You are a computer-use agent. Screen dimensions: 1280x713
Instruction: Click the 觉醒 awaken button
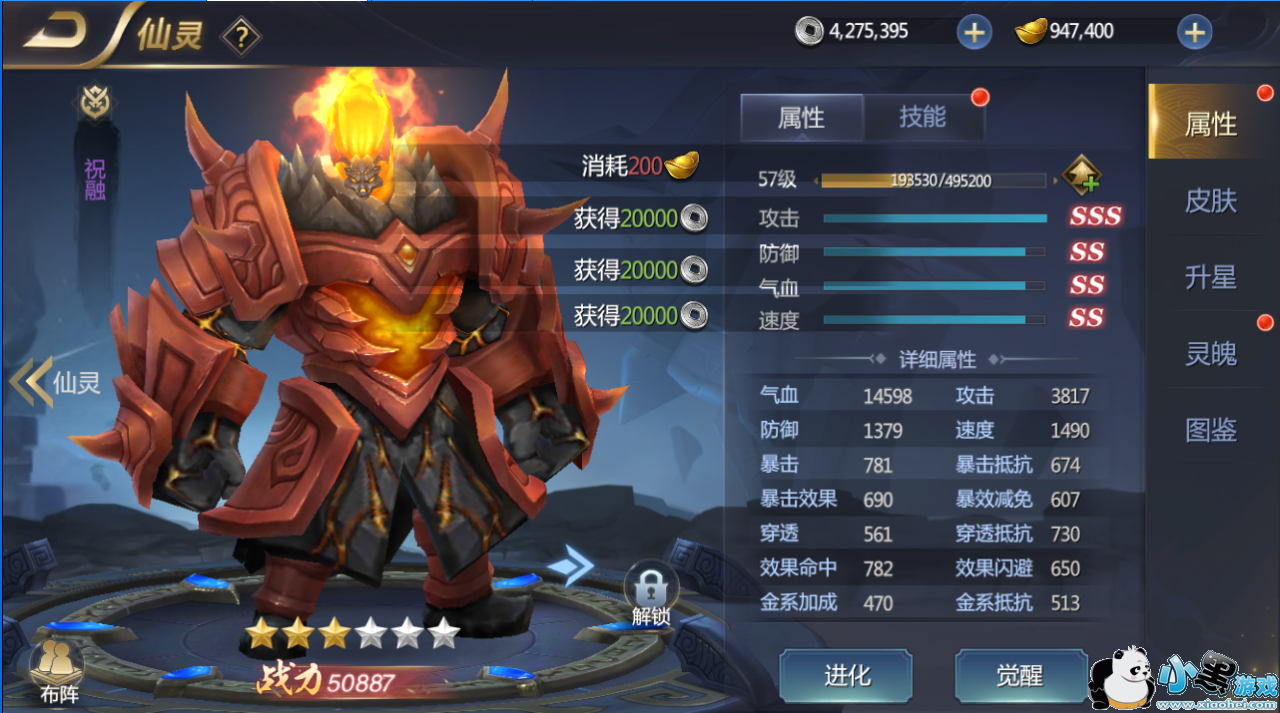click(x=1020, y=676)
